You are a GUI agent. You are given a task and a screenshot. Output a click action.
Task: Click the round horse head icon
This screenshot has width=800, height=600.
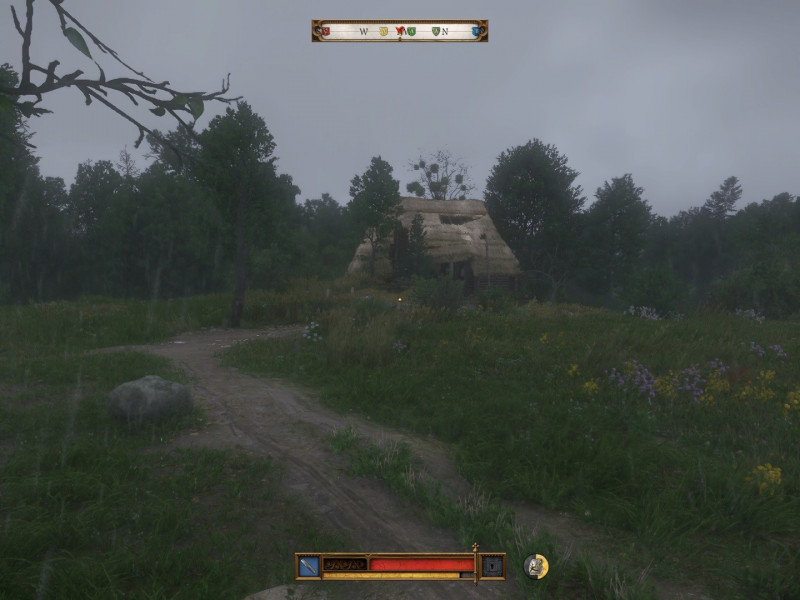tap(536, 566)
